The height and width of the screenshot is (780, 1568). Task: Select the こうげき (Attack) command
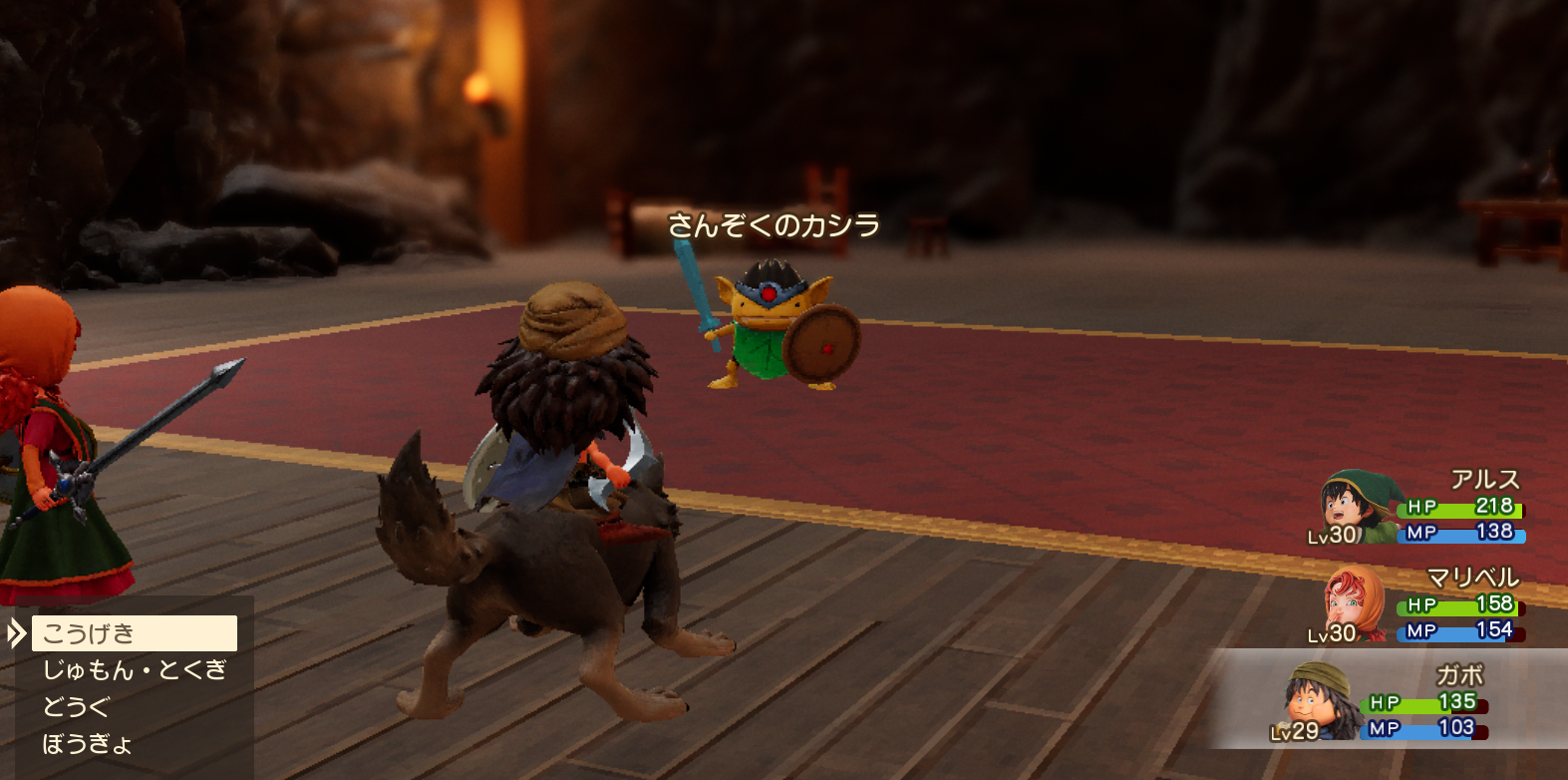click(134, 633)
